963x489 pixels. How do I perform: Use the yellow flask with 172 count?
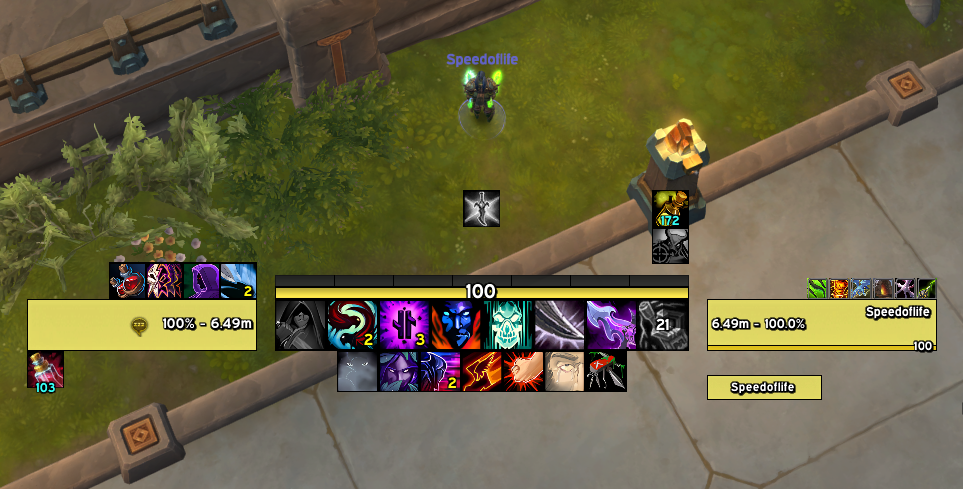[x=670, y=208]
